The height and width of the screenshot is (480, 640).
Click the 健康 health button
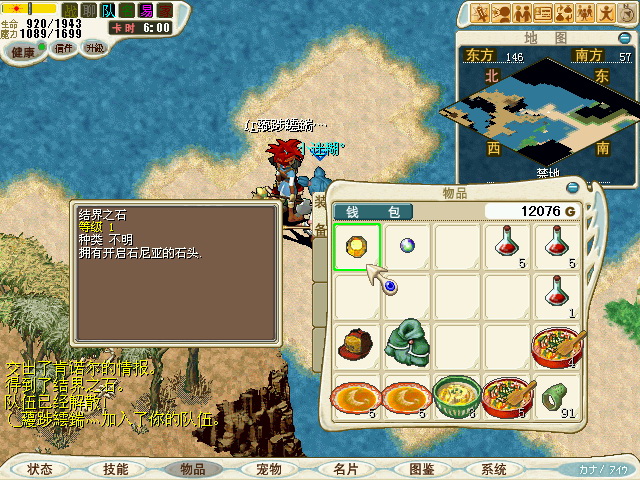pyautogui.click(x=22, y=51)
